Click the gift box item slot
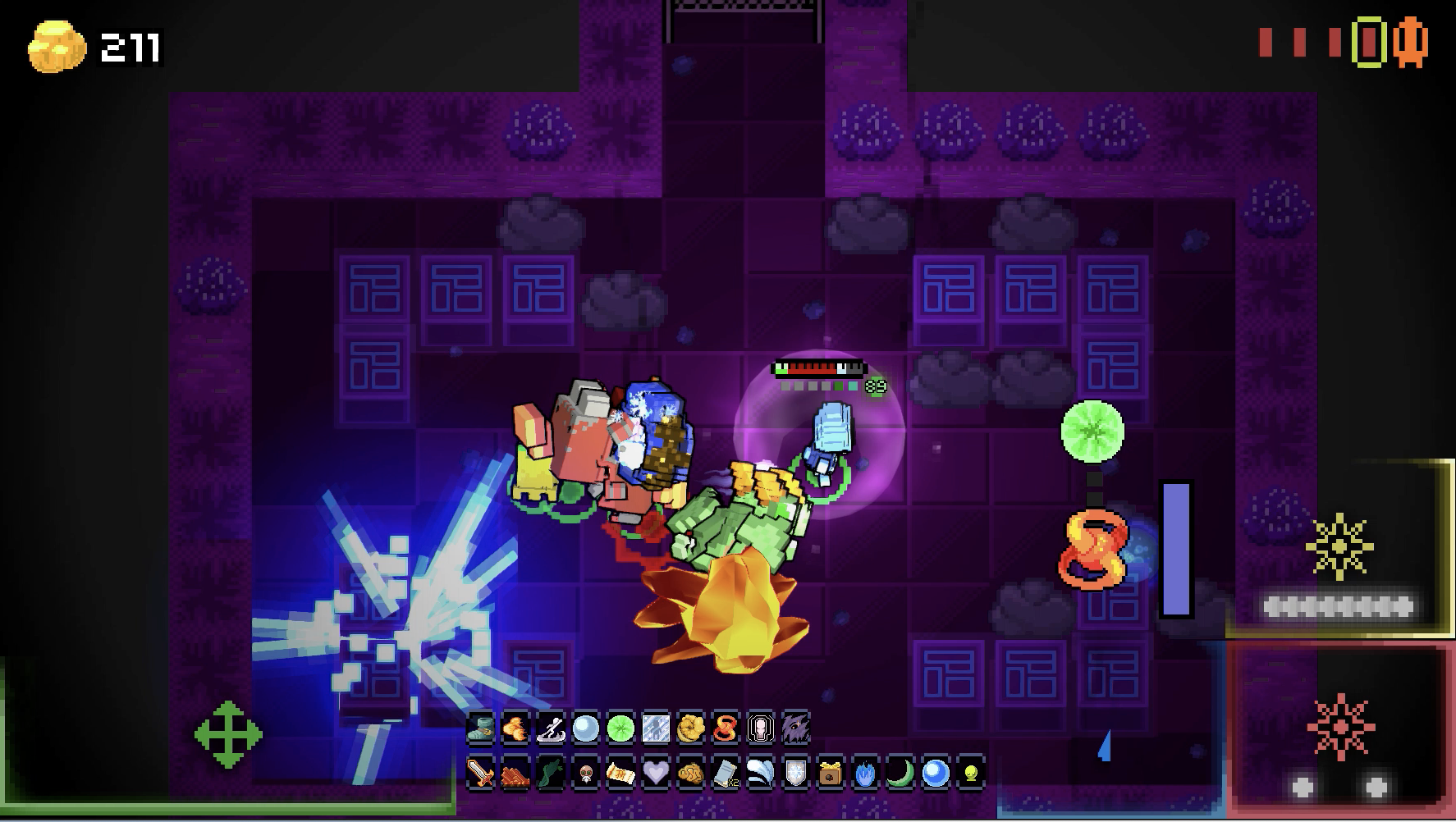Viewport: 1456px width, 822px height. 831,773
